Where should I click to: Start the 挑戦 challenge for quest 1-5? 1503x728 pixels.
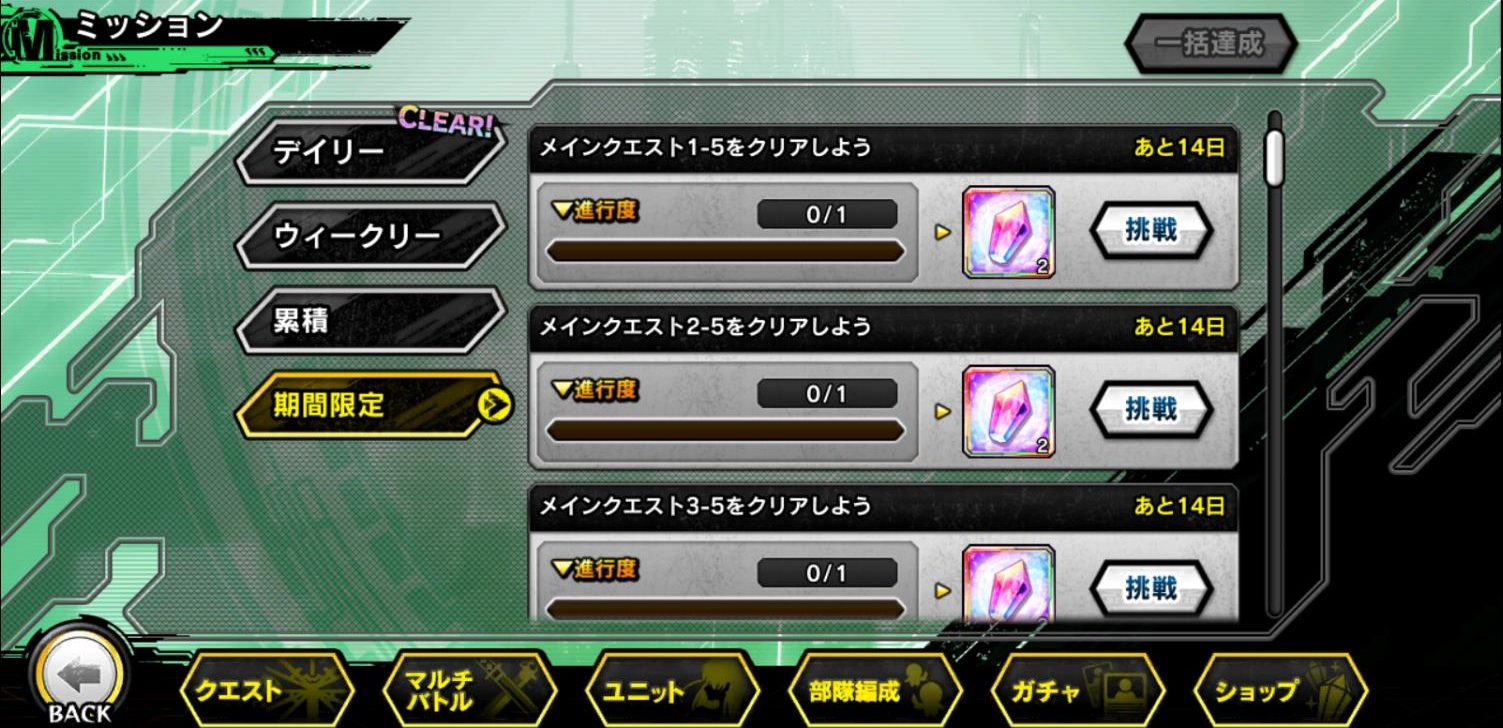pyautogui.click(x=1152, y=231)
